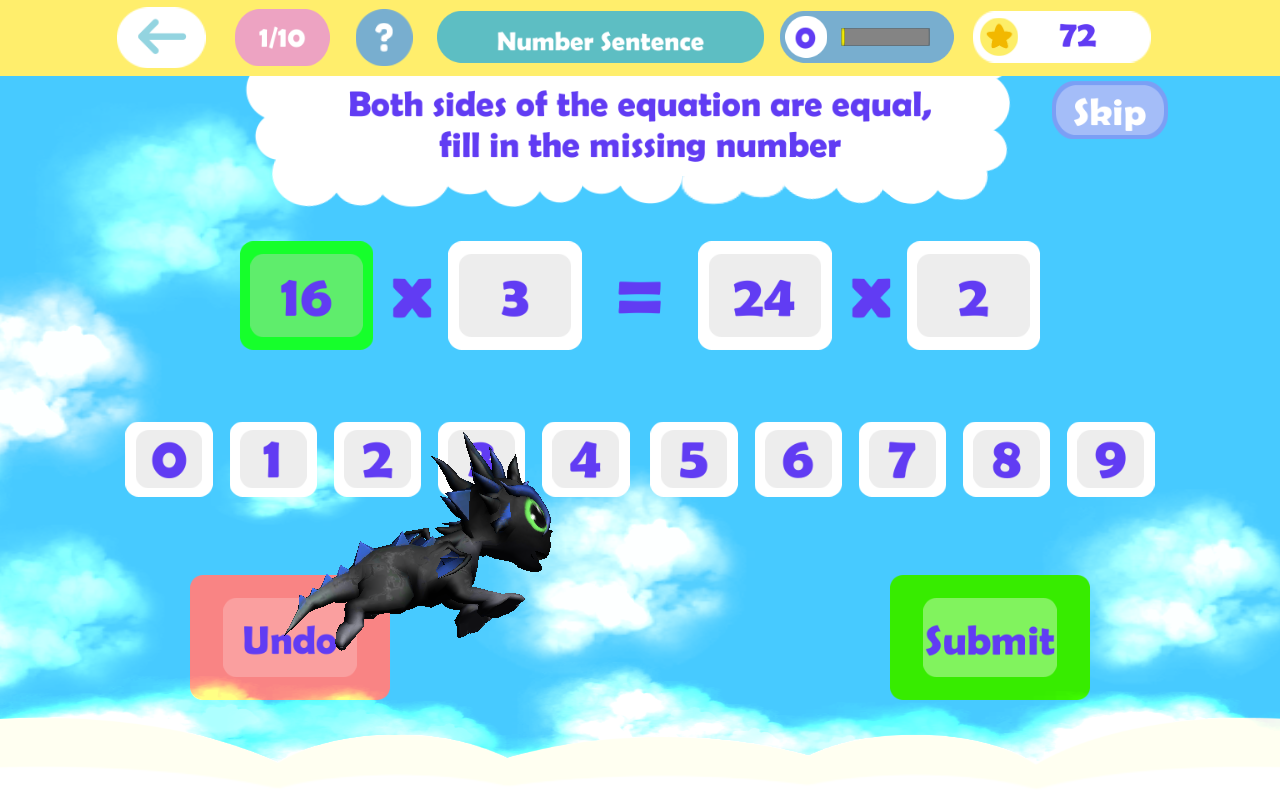Click the highlighted box containing 16
This screenshot has height=800, width=1280.
pyautogui.click(x=307, y=295)
